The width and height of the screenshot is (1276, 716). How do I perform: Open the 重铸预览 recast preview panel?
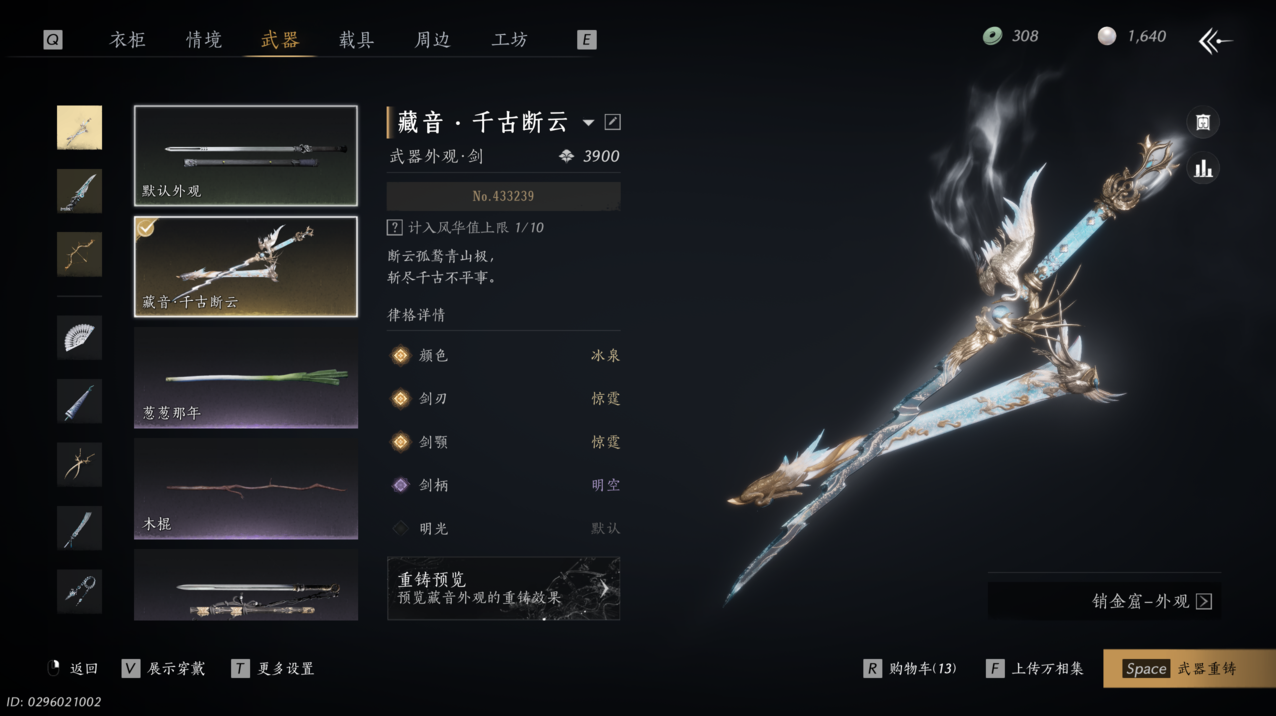coord(503,588)
